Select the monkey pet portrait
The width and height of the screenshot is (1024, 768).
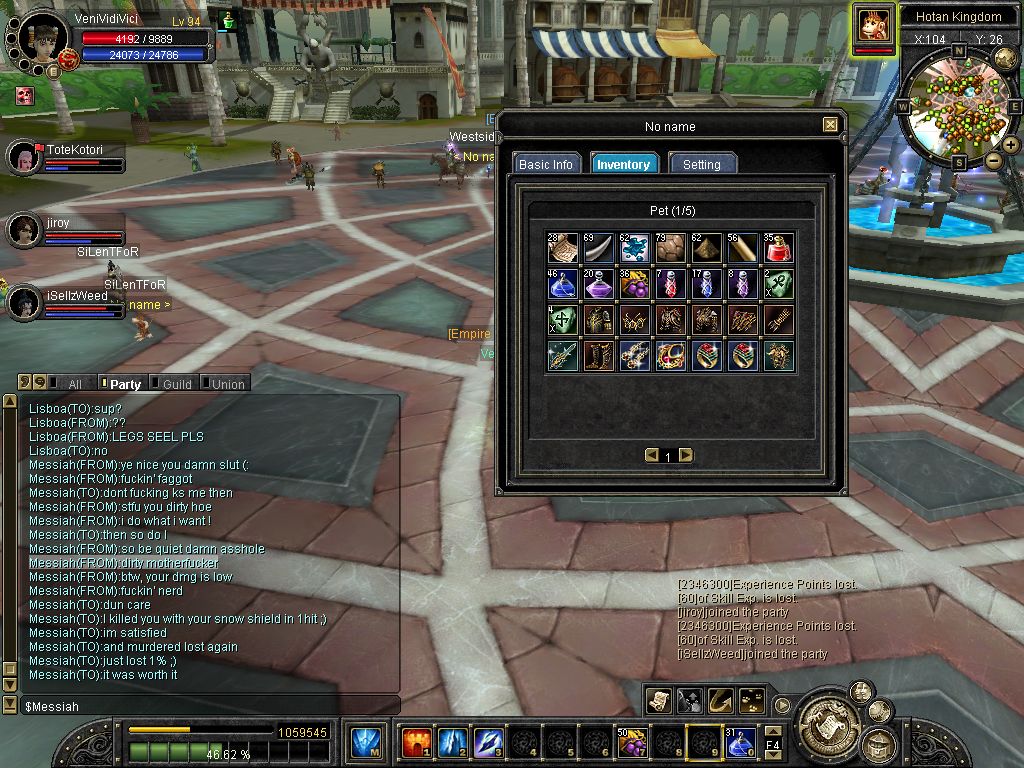pyautogui.click(x=873, y=26)
